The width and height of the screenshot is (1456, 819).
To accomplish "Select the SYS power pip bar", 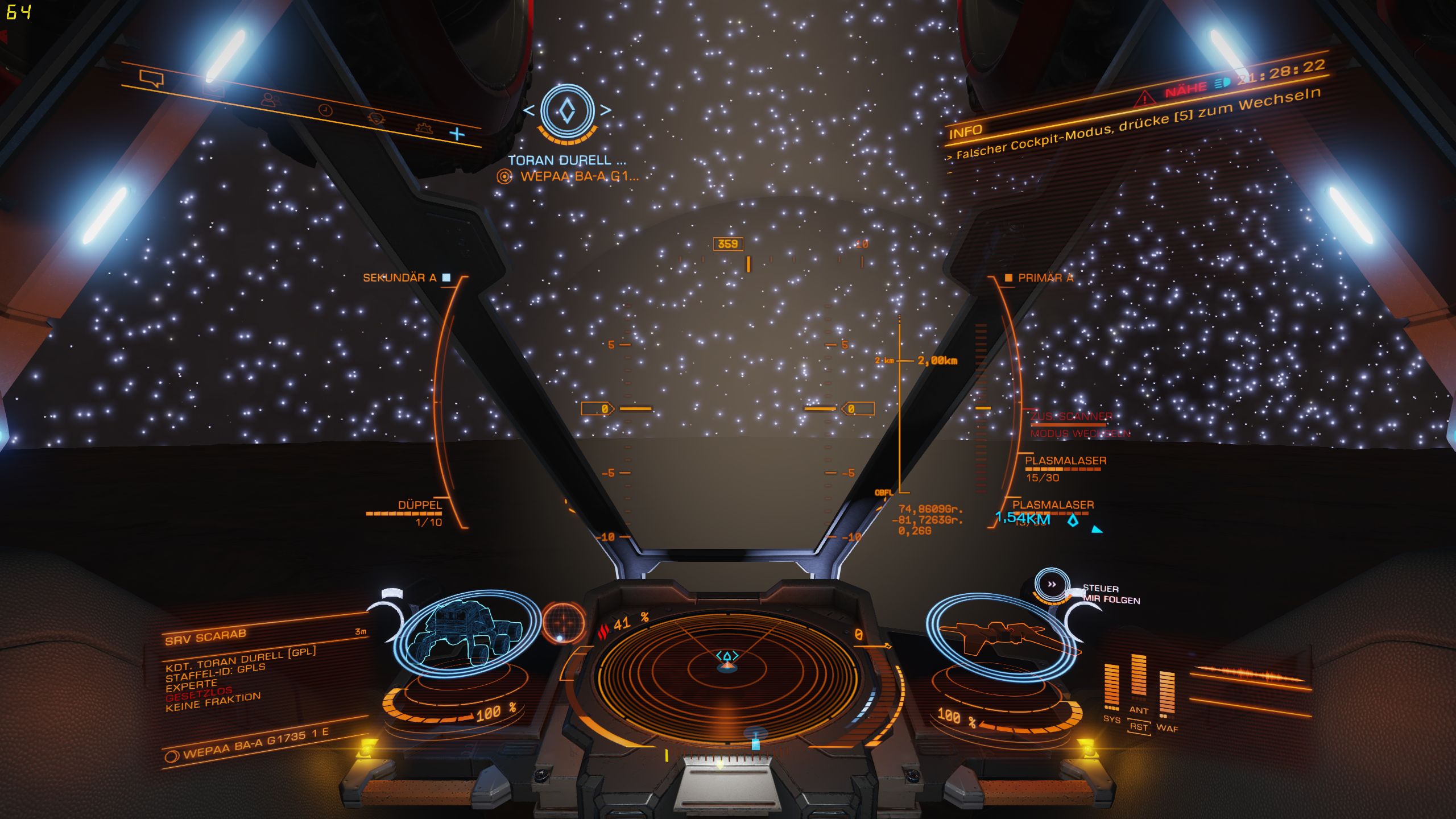I will click(1111, 688).
